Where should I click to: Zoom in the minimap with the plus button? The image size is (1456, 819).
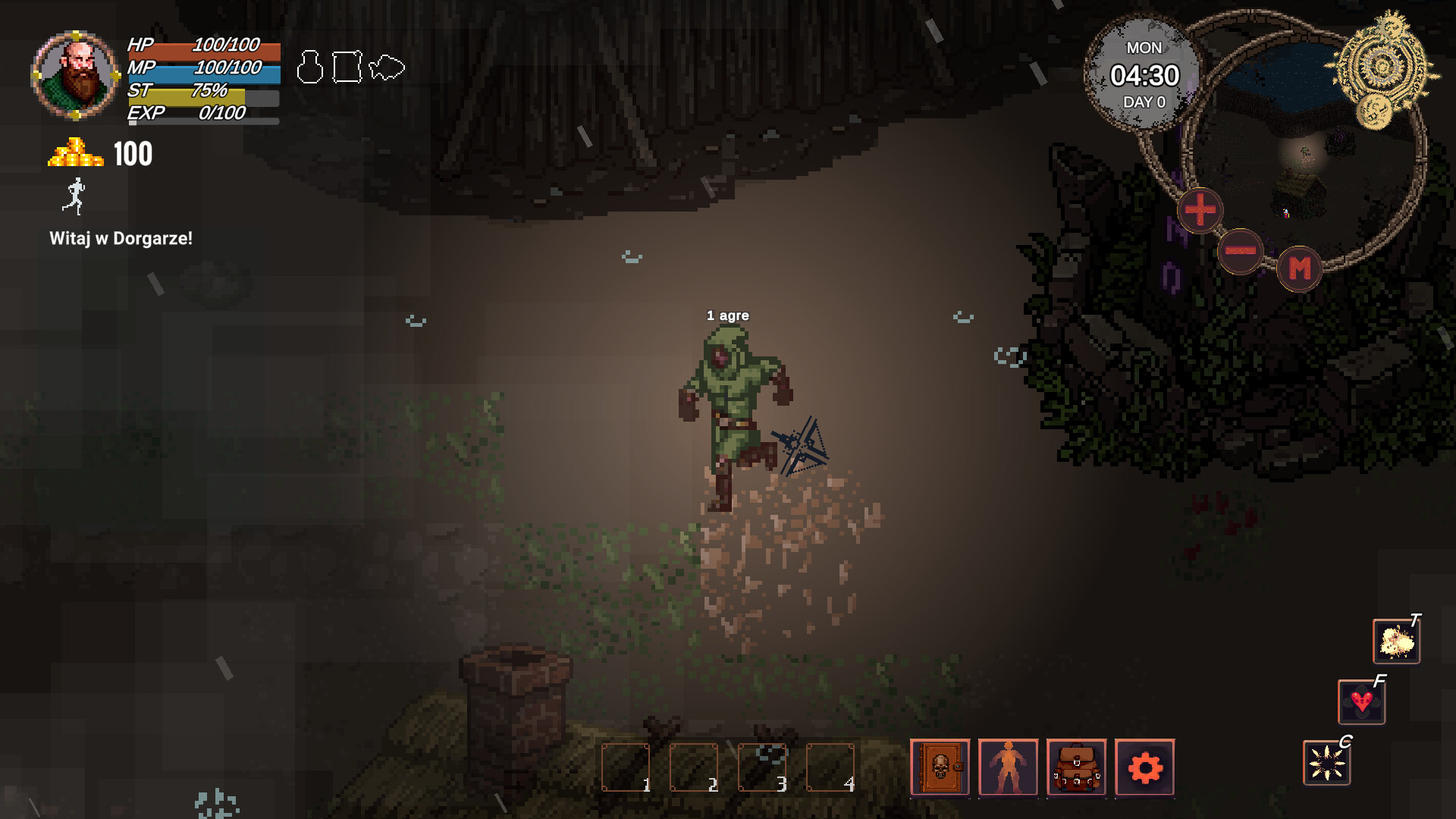(1200, 212)
